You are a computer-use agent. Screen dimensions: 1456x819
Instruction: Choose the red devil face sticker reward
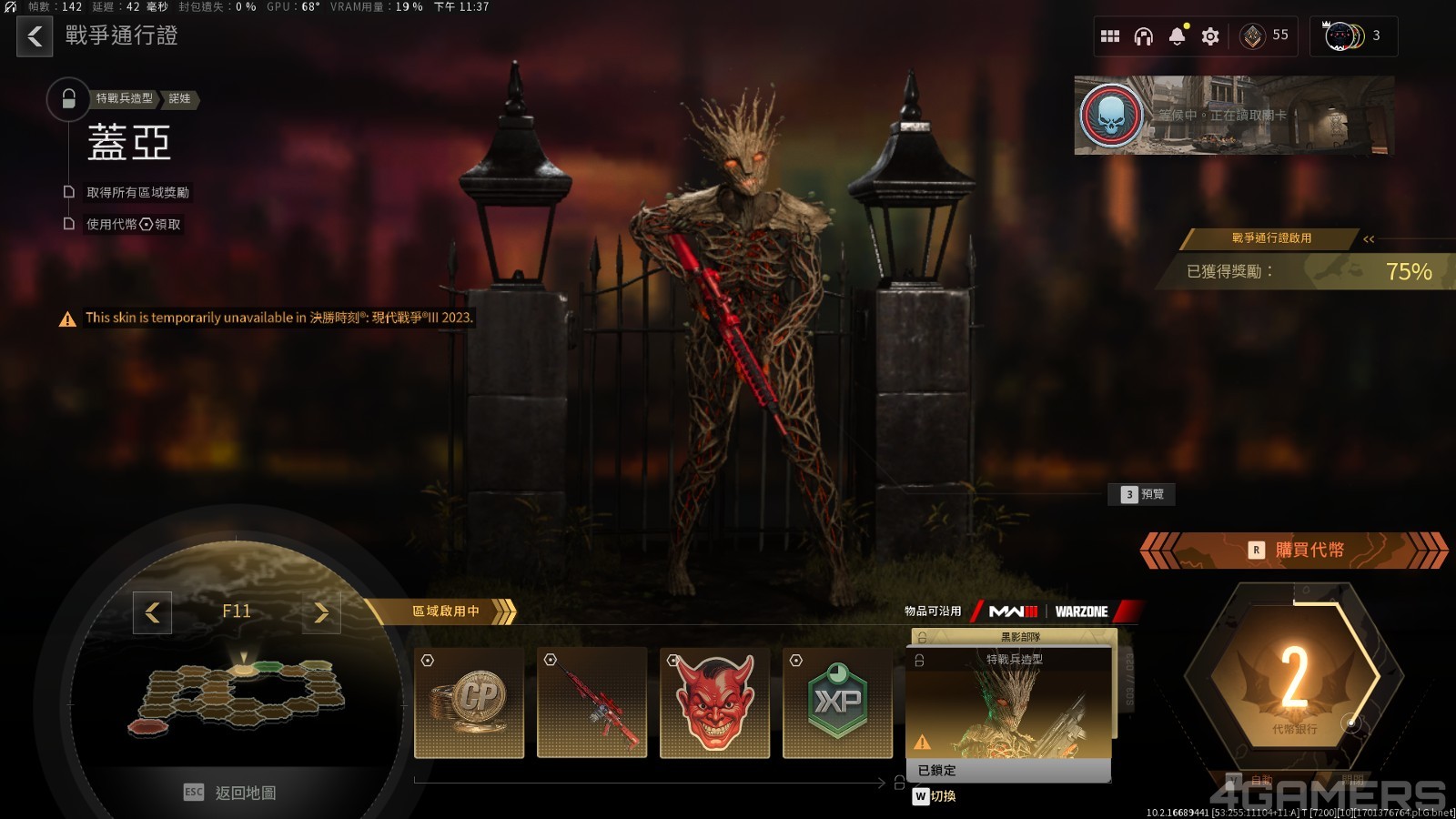click(714, 703)
